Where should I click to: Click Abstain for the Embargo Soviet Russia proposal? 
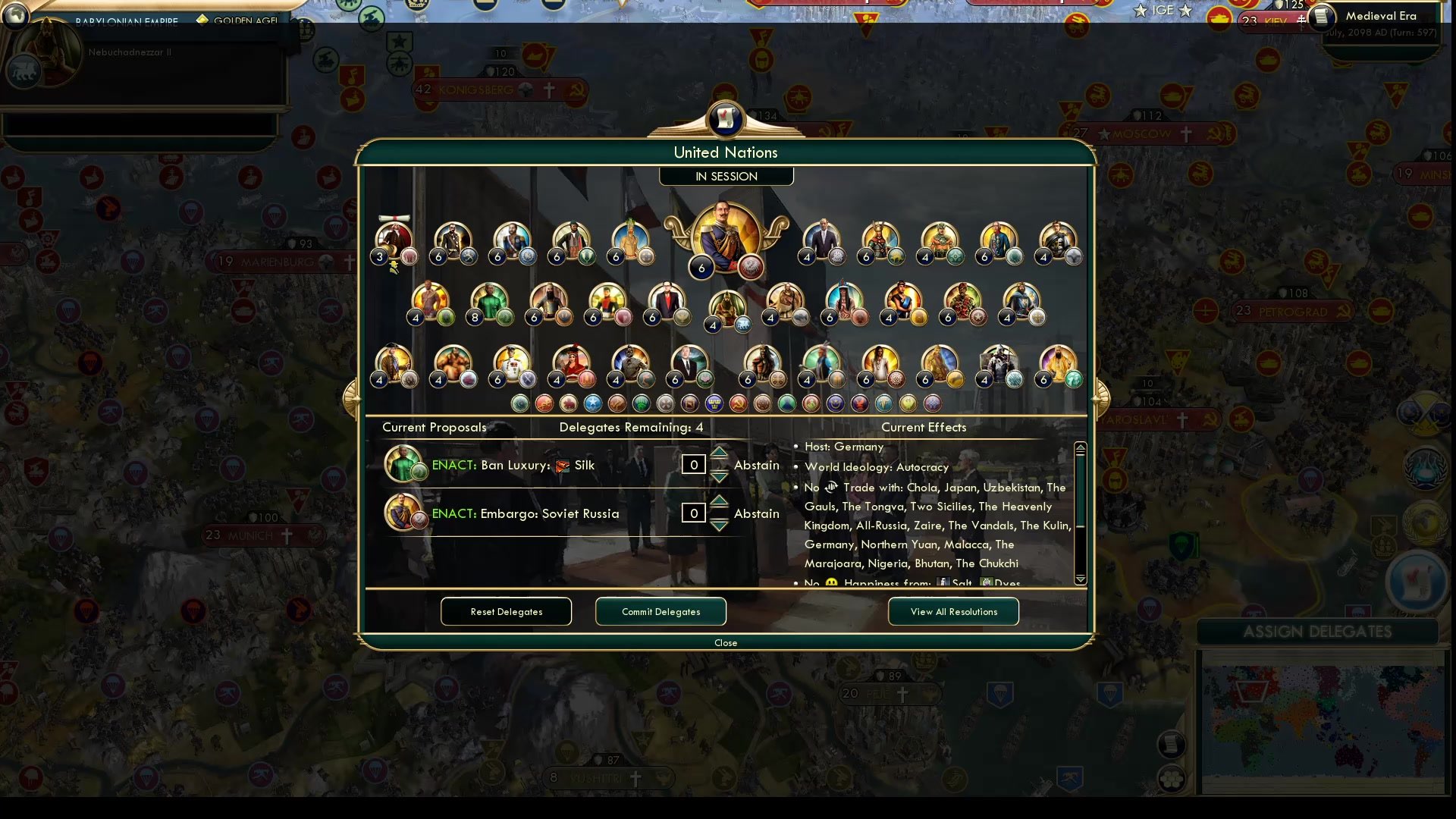(x=756, y=513)
